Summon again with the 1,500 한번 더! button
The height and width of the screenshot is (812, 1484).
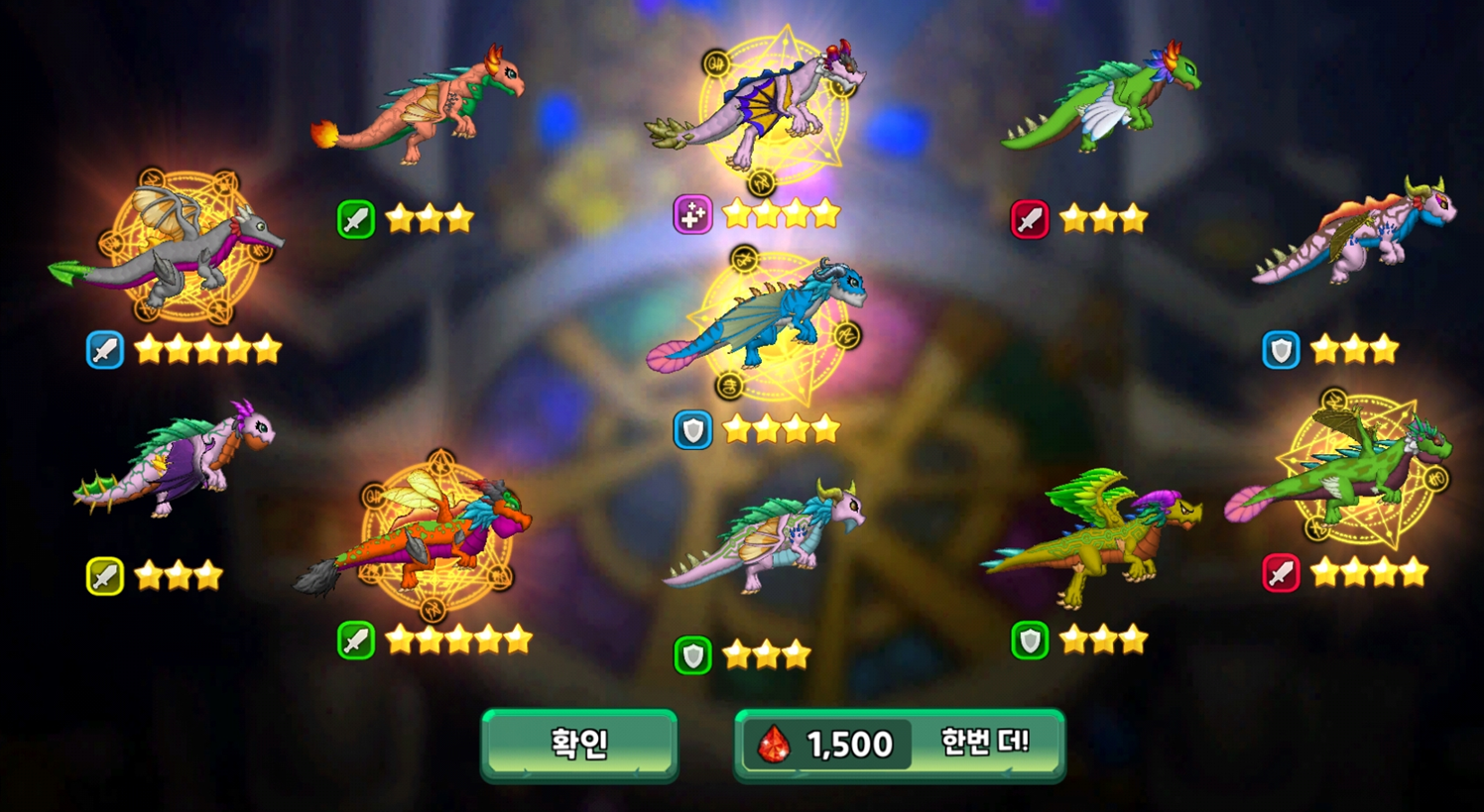[x=899, y=744]
